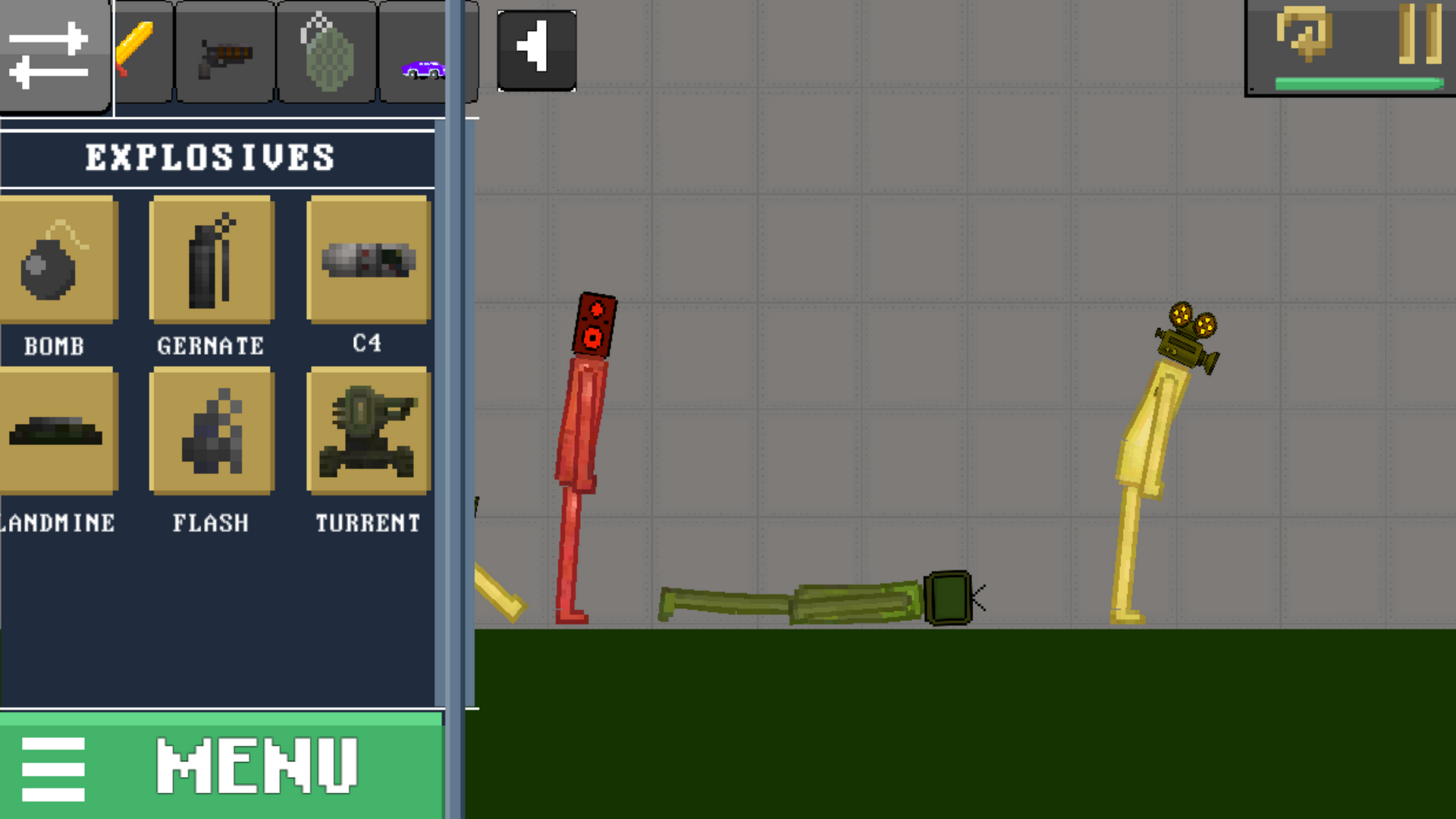
Task: Spawn the Turrent from the Explosives panel
Action: click(x=368, y=432)
